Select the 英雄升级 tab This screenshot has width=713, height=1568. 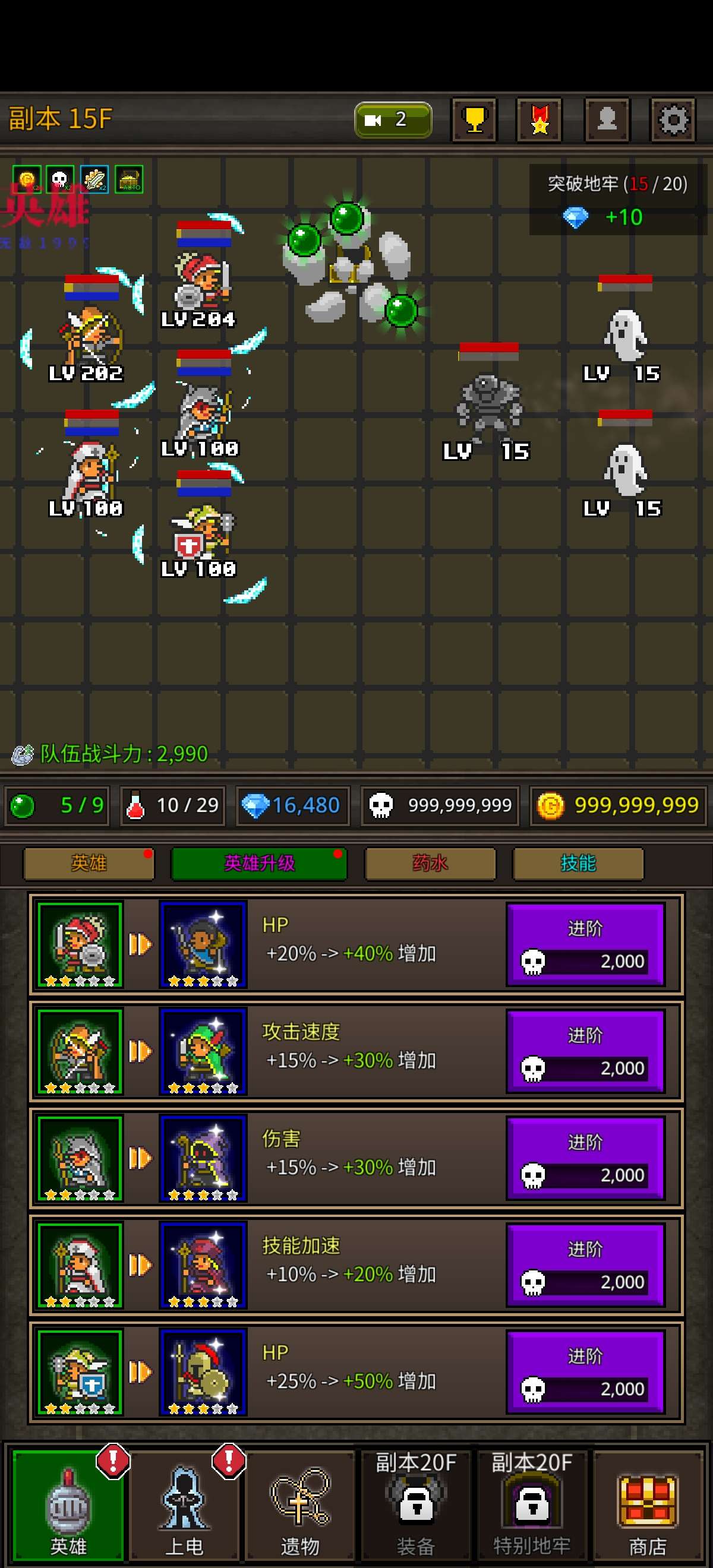(x=260, y=863)
